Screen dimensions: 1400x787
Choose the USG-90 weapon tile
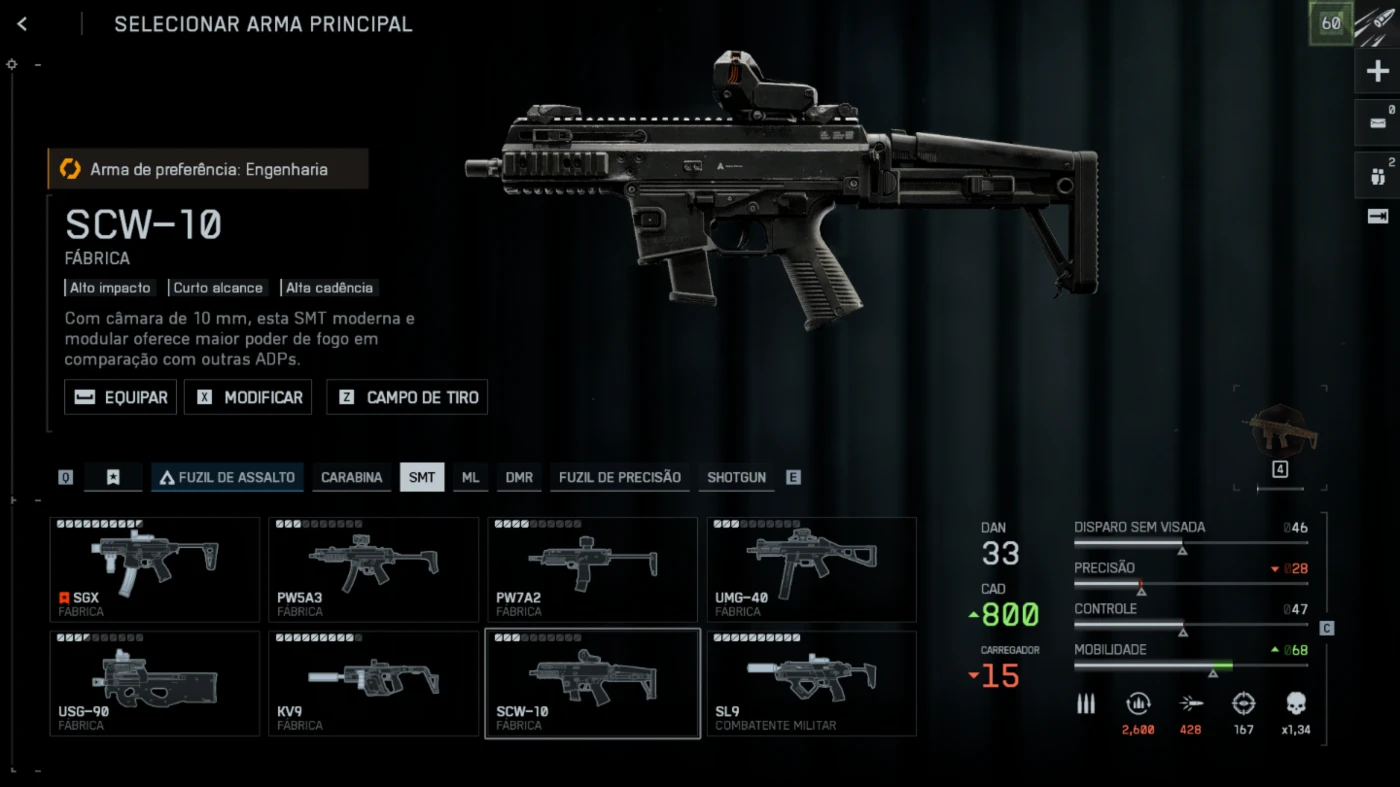155,683
